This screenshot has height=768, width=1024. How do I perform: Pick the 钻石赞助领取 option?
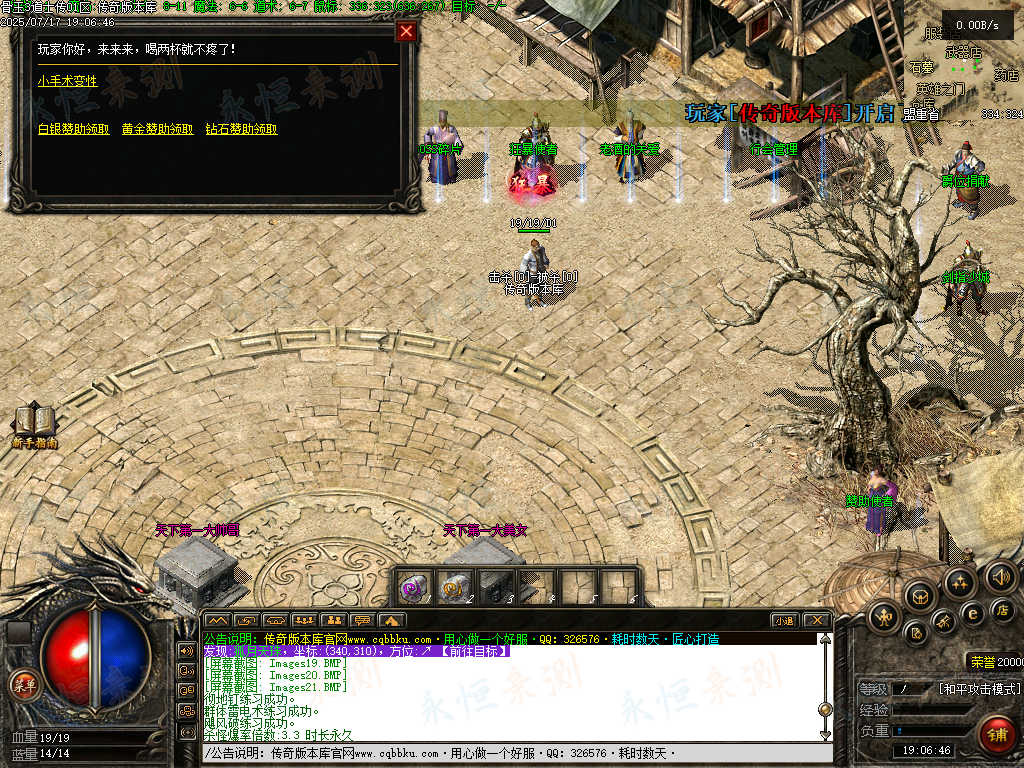click(242, 129)
